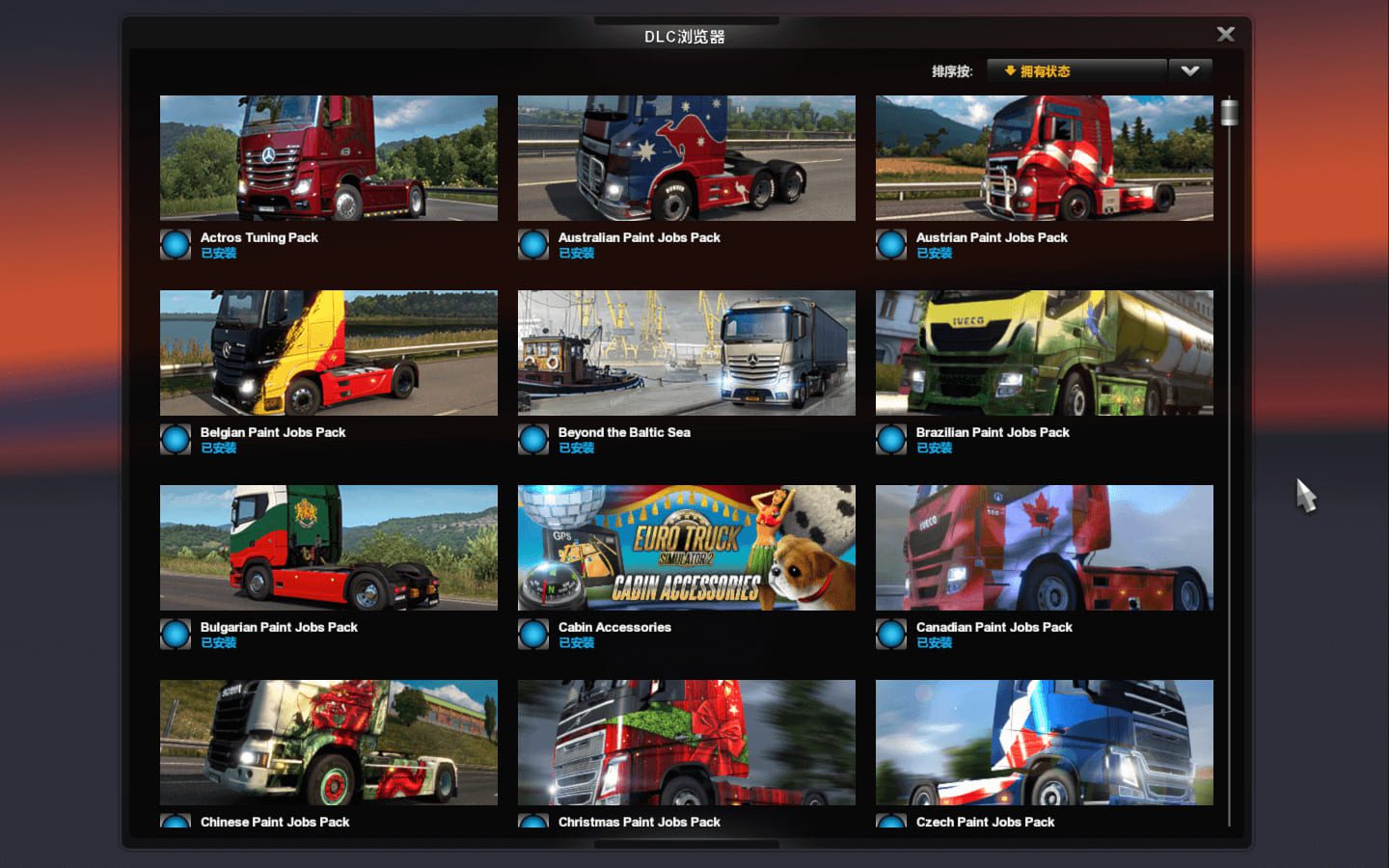
Task: Choose the Canadian Paint Jobs Pack thumbnail
Action: tap(1045, 548)
